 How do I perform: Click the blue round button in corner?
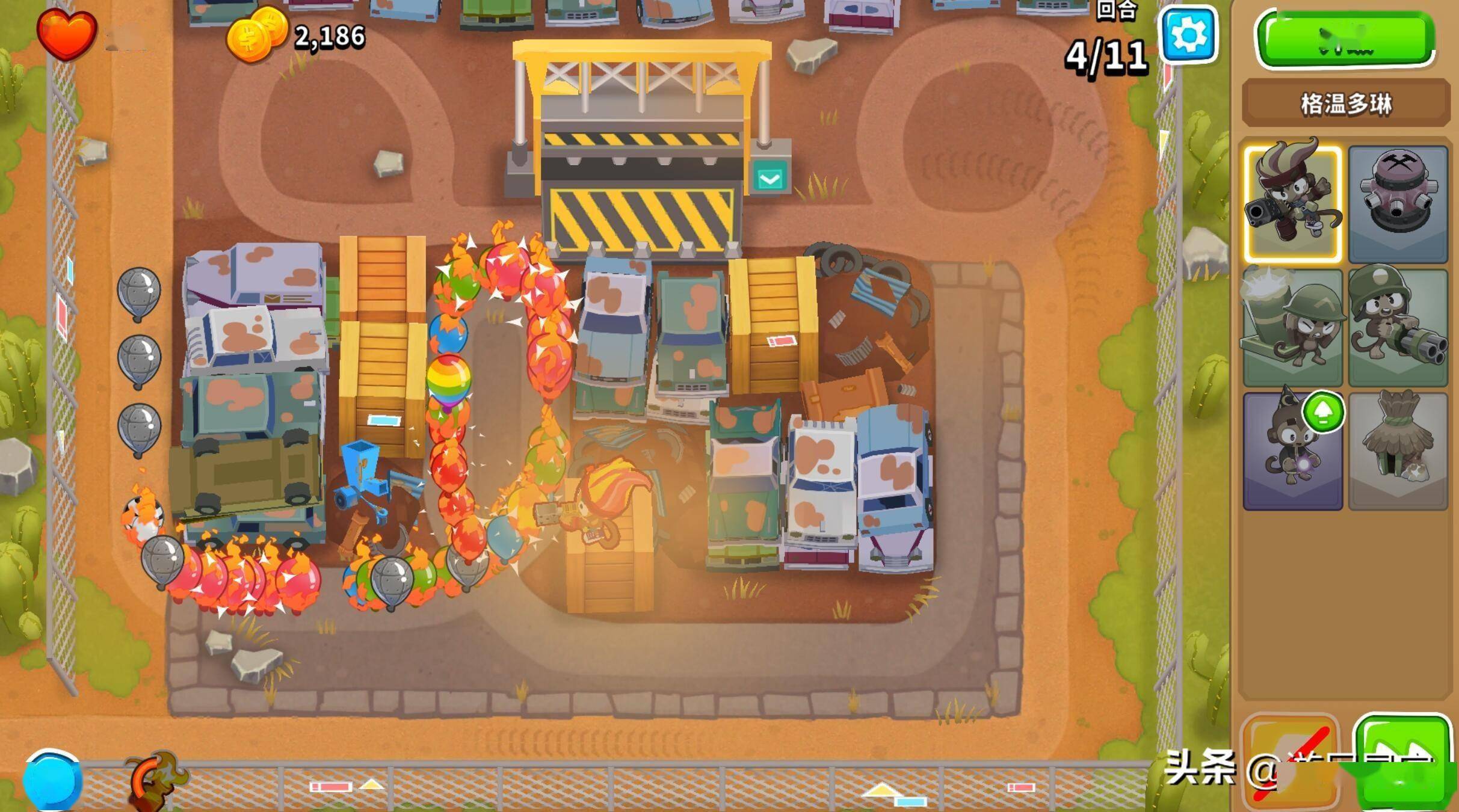(52, 780)
